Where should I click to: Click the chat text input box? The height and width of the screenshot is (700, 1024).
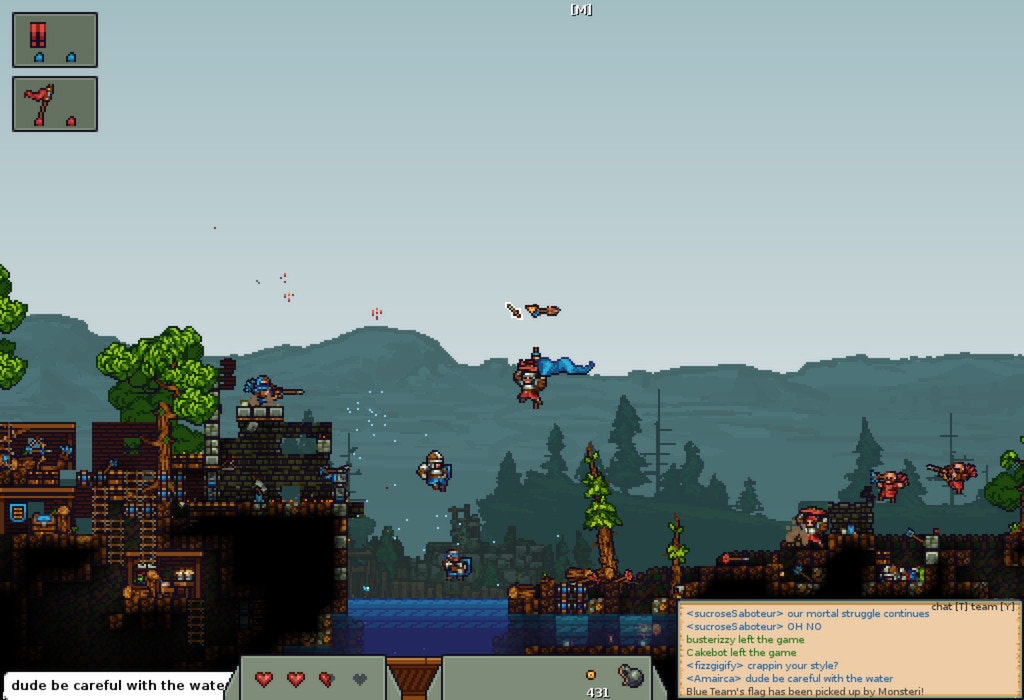pos(115,685)
